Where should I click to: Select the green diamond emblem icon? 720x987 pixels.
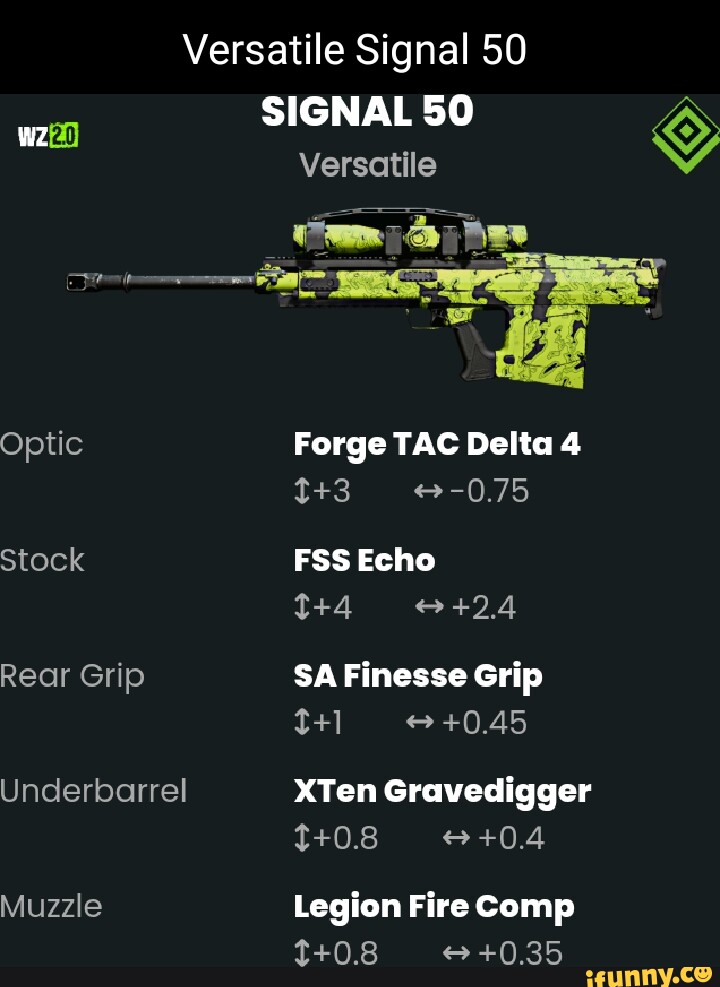(685, 135)
